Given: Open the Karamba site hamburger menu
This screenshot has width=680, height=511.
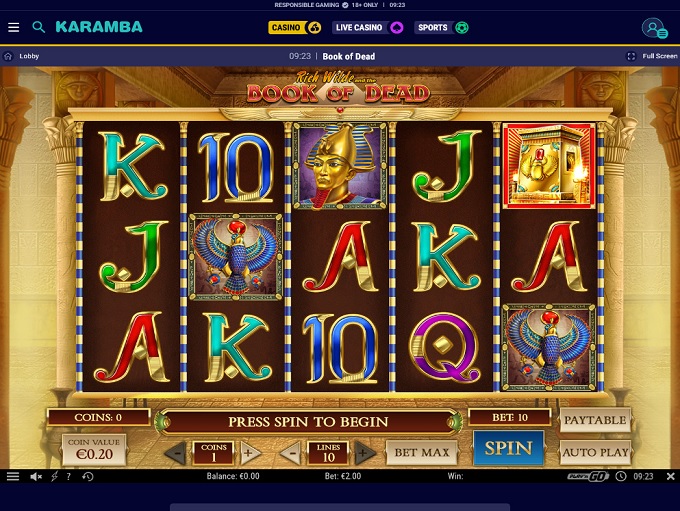Looking at the screenshot, I should coord(13,27).
